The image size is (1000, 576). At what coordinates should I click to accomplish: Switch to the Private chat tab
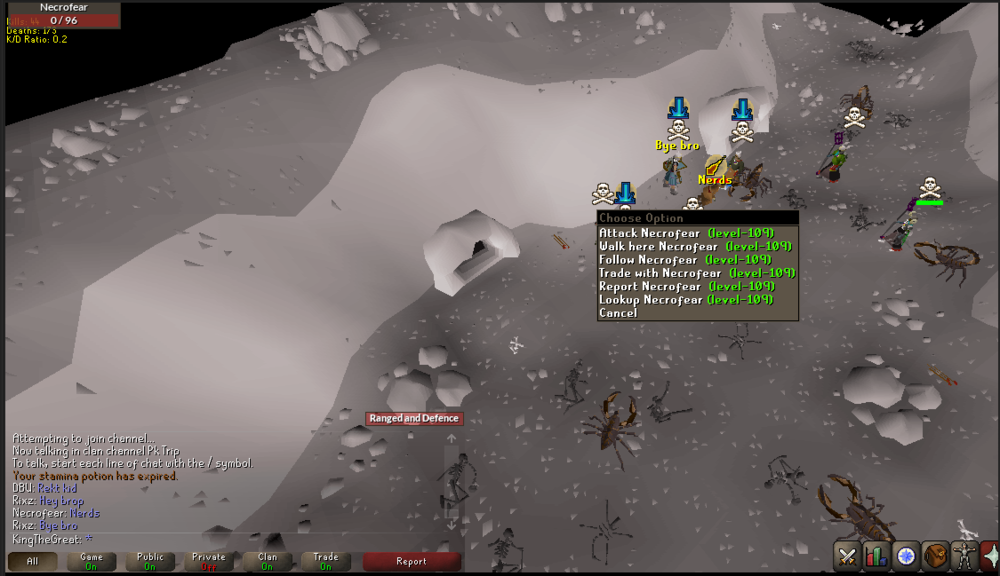pyautogui.click(x=208, y=561)
